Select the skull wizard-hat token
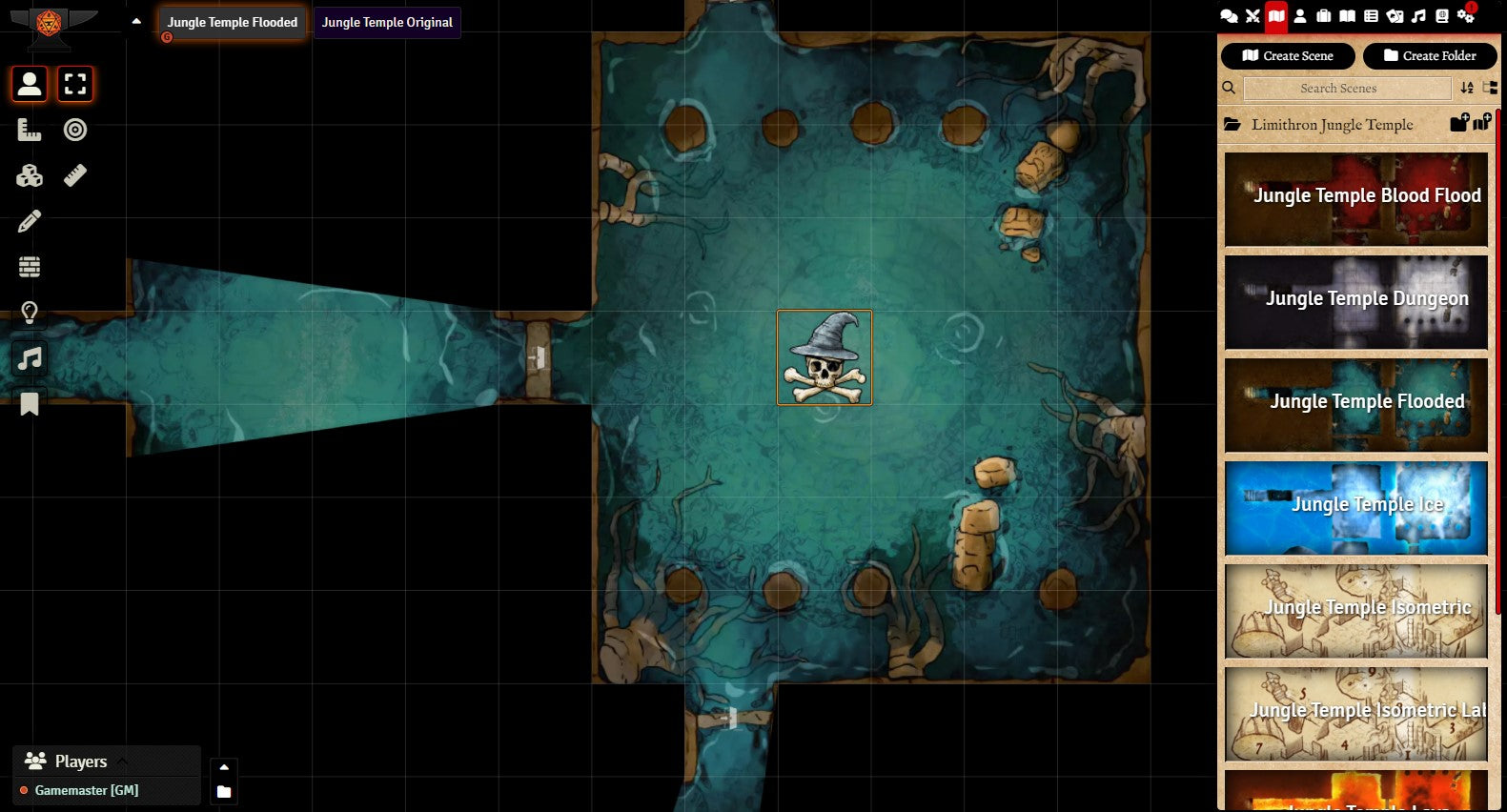This screenshot has width=1507, height=812. [825, 357]
